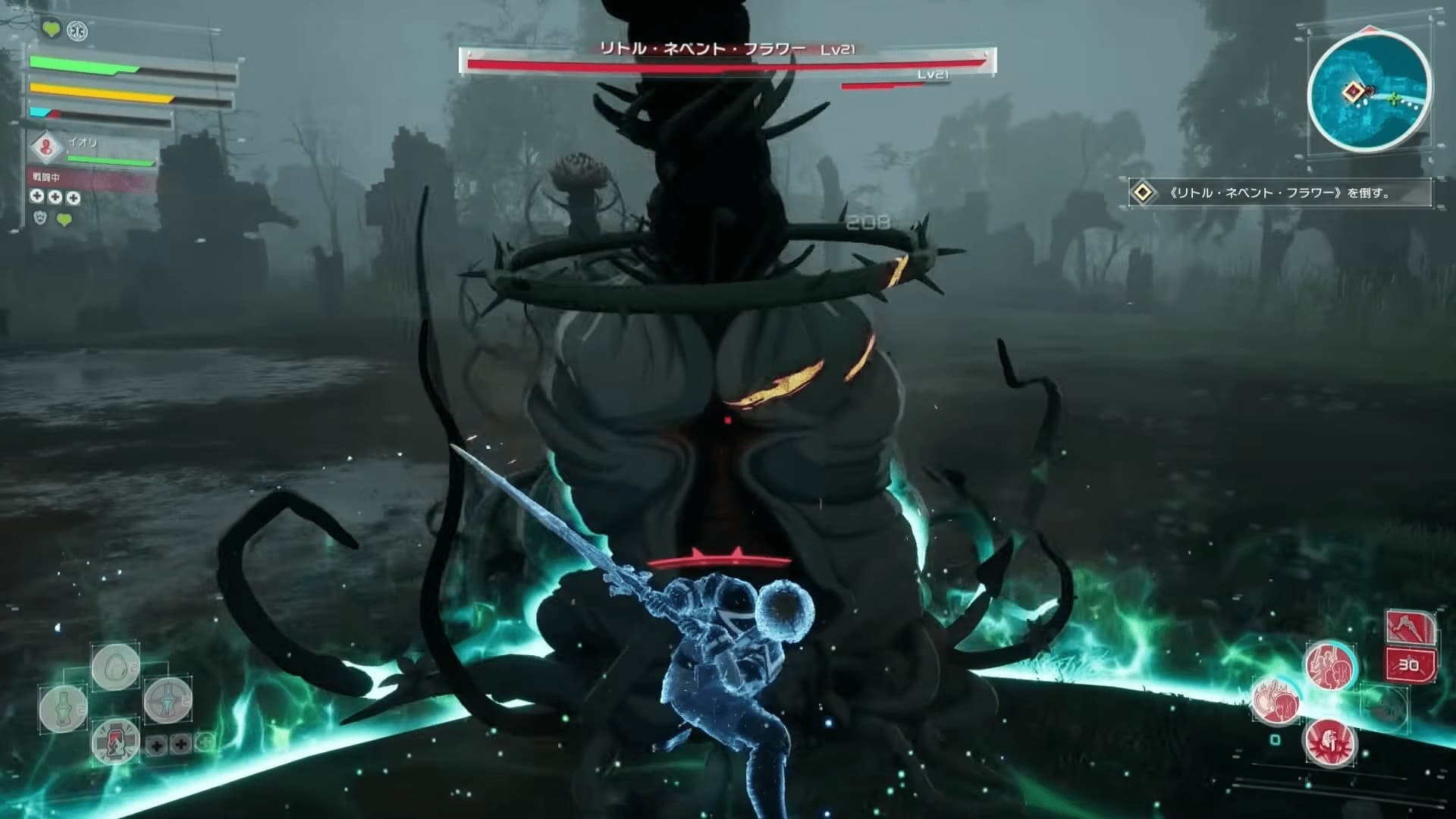Select the boss name plate Little Nepenthes Flower
Screen dimensions: 1456x819
[727, 49]
